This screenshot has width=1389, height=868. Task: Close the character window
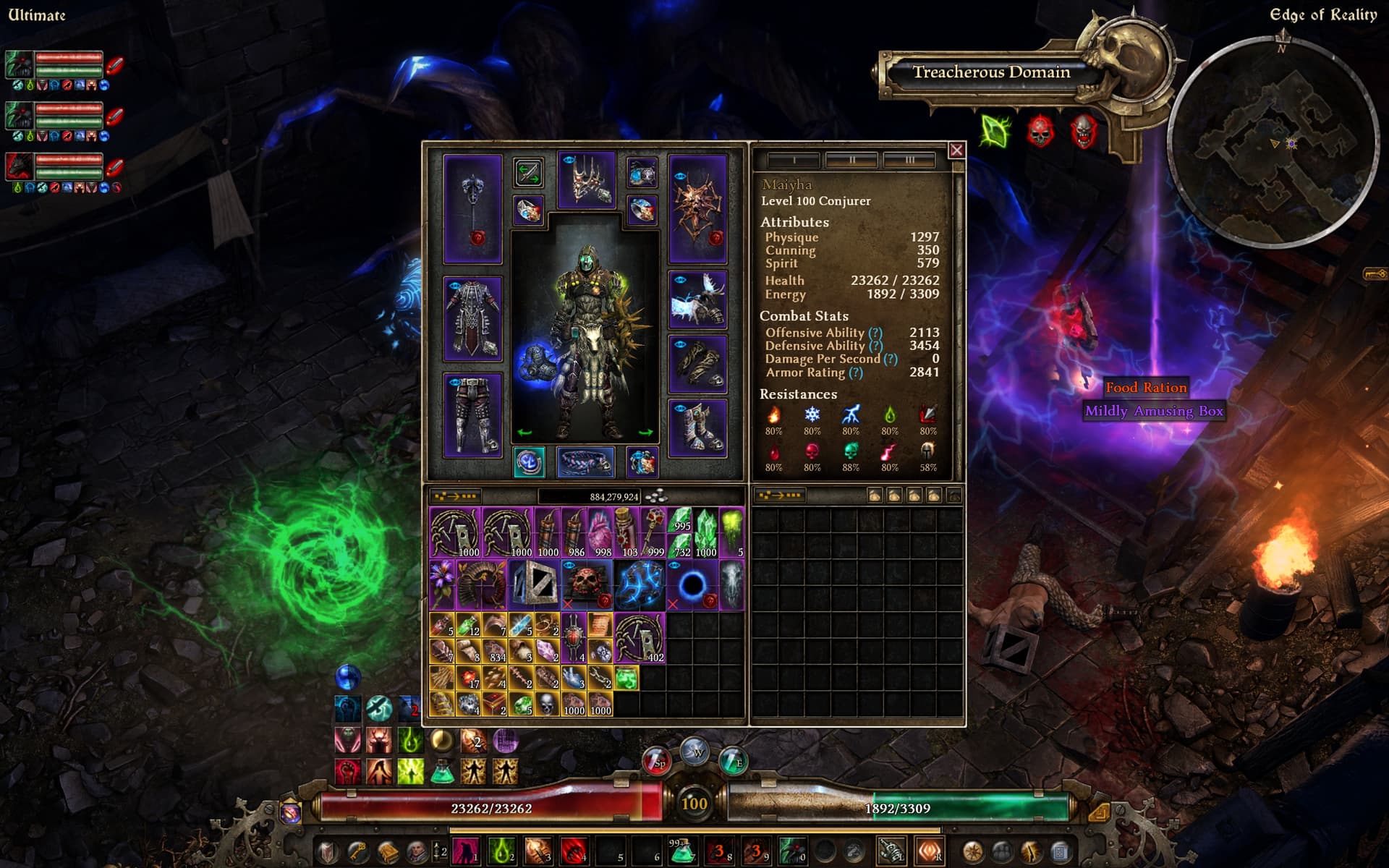[x=956, y=150]
